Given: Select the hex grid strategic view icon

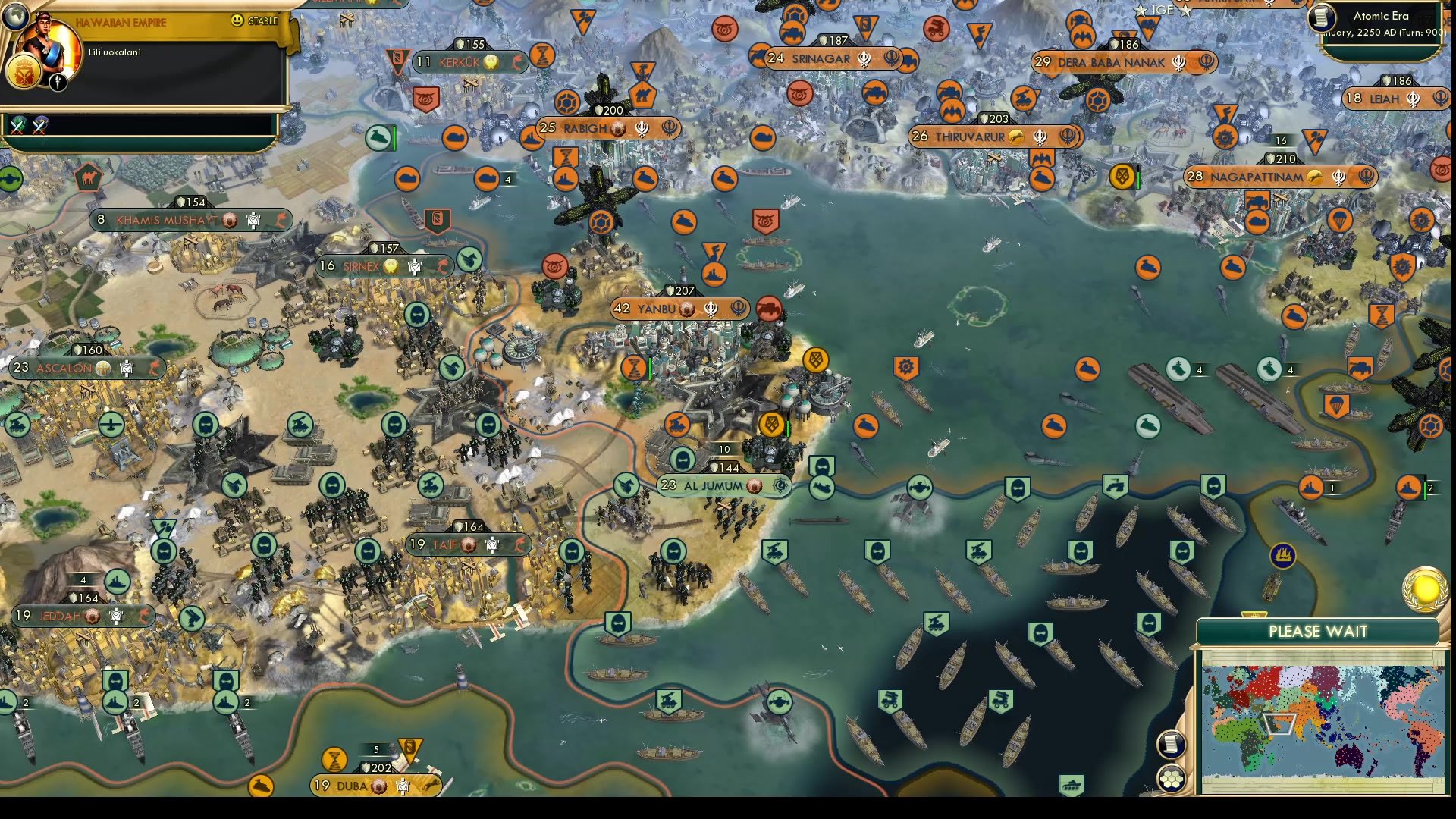Looking at the screenshot, I should (1170, 777).
